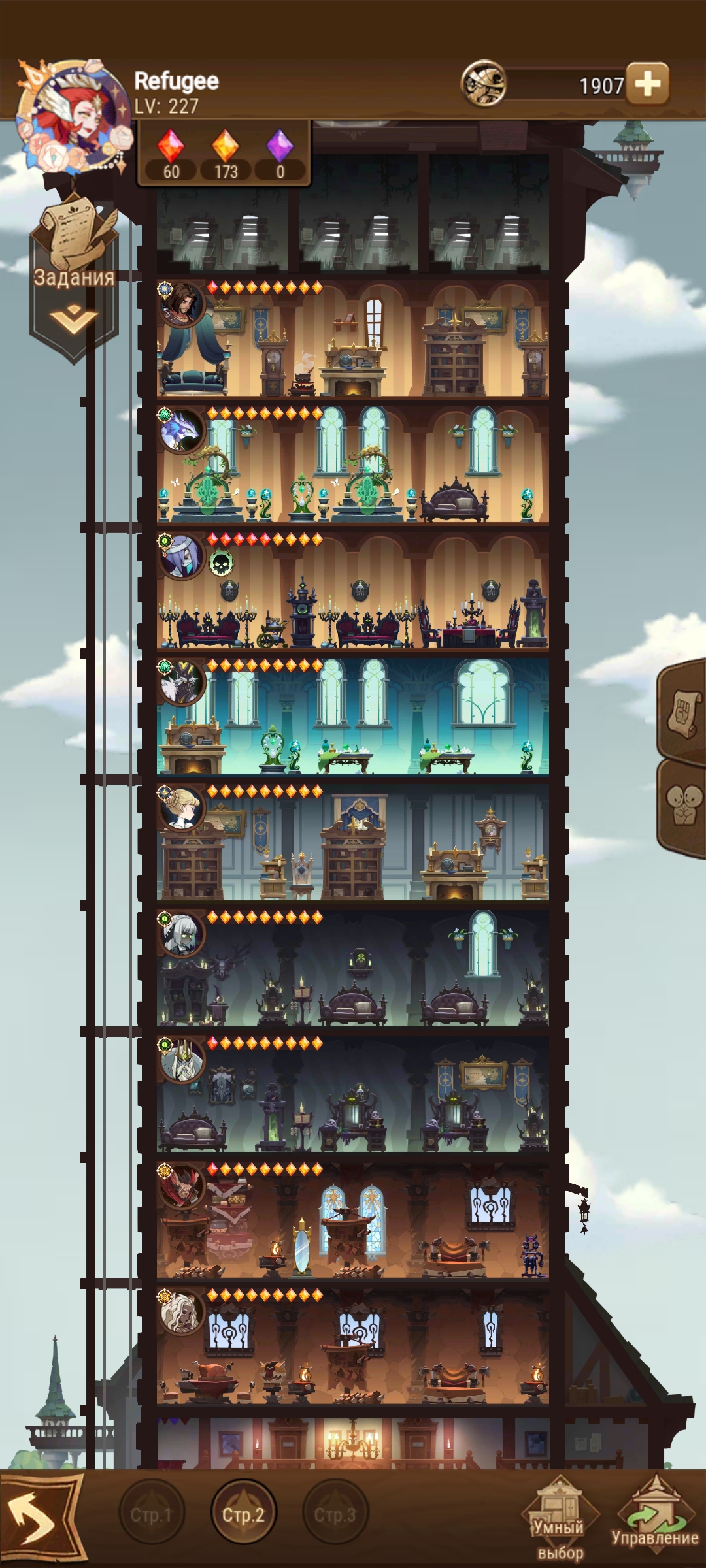Viewport: 706px width, 1568px height.
Task: Select the blonde bun hero portrait
Action: pos(182,809)
